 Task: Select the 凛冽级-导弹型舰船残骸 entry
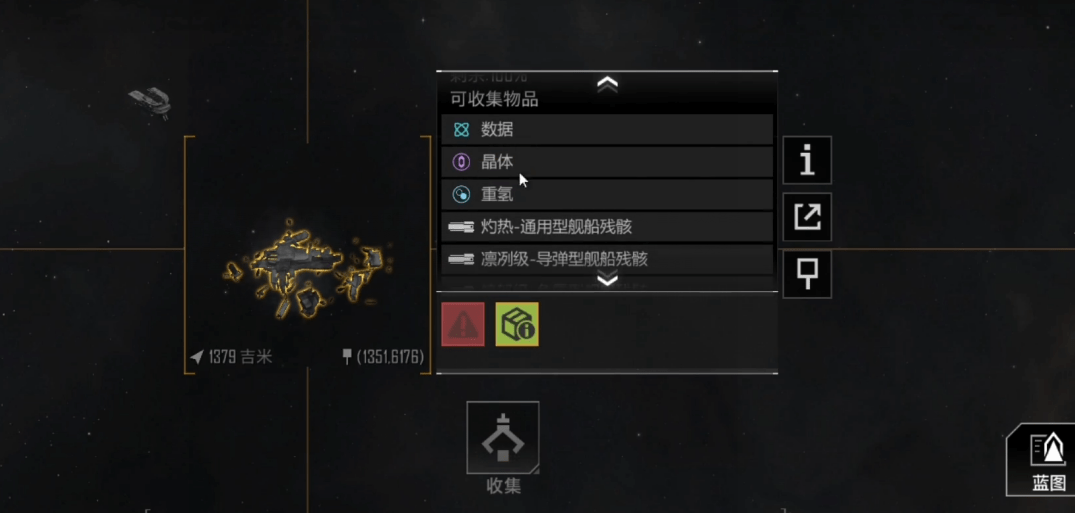click(x=606, y=259)
